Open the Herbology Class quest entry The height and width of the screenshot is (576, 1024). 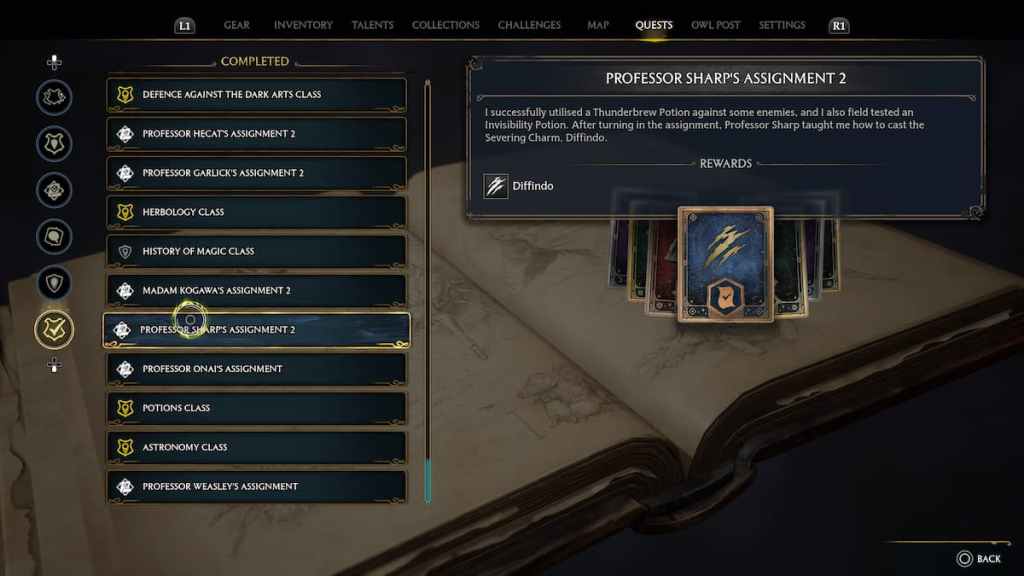(x=256, y=212)
